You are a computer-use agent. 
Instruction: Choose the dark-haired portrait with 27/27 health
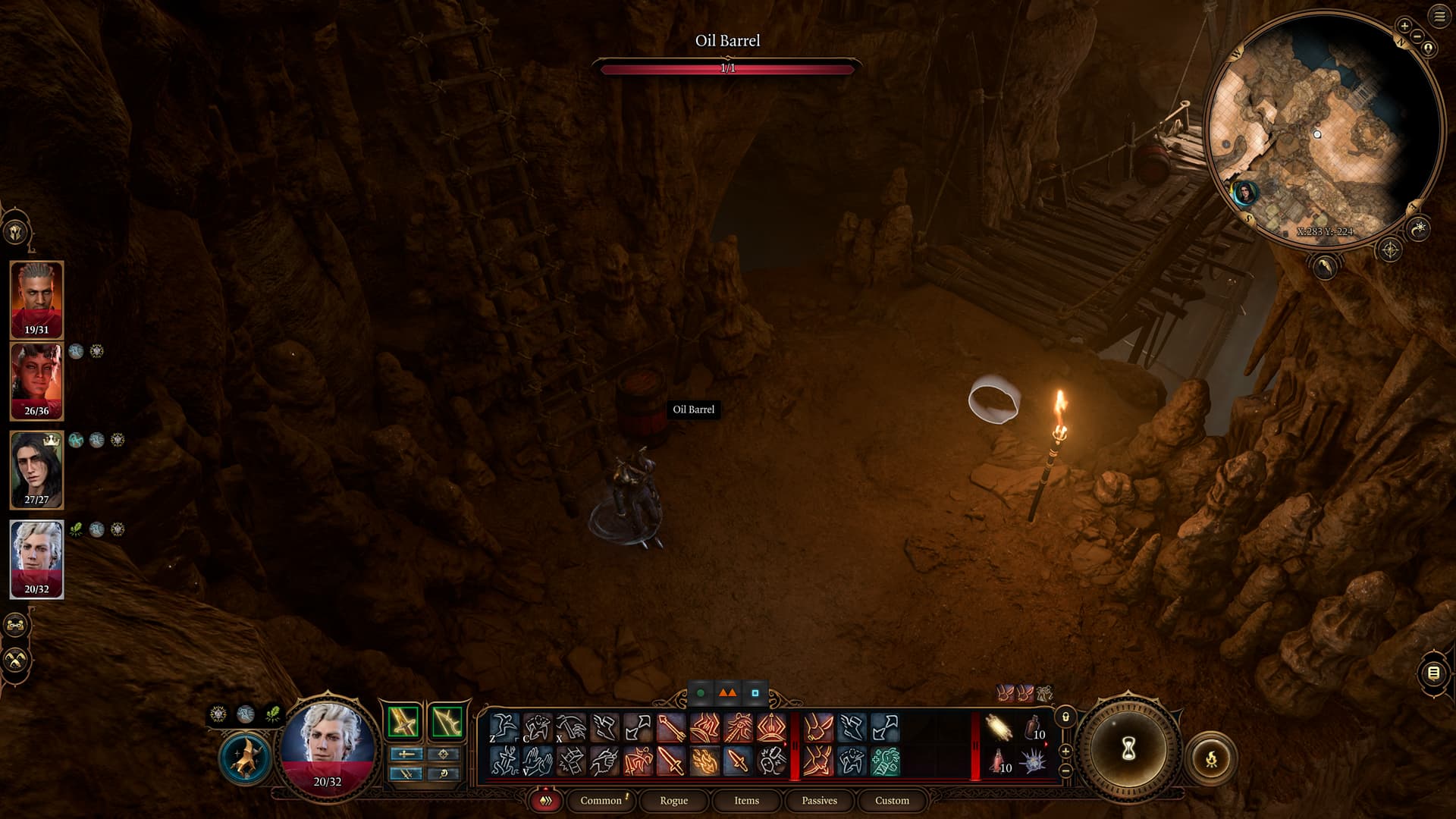(36, 469)
